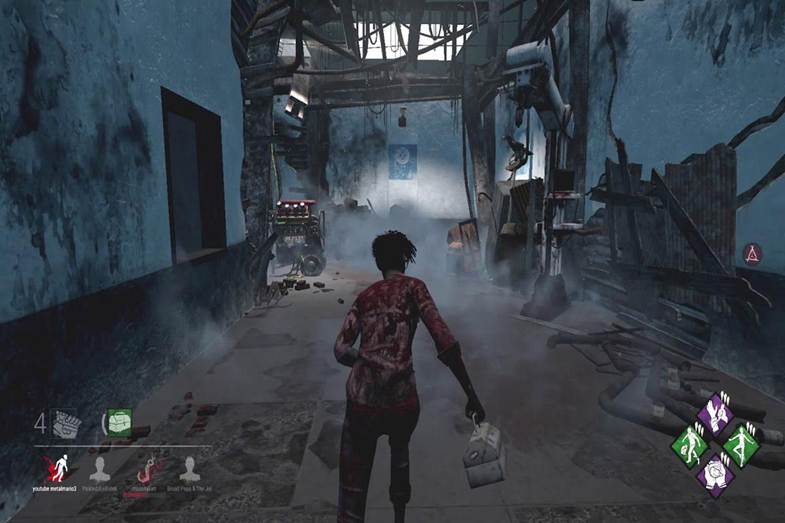Click the second survivor's grey portrait
This screenshot has height=523, width=785.
(x=99, y=467)
